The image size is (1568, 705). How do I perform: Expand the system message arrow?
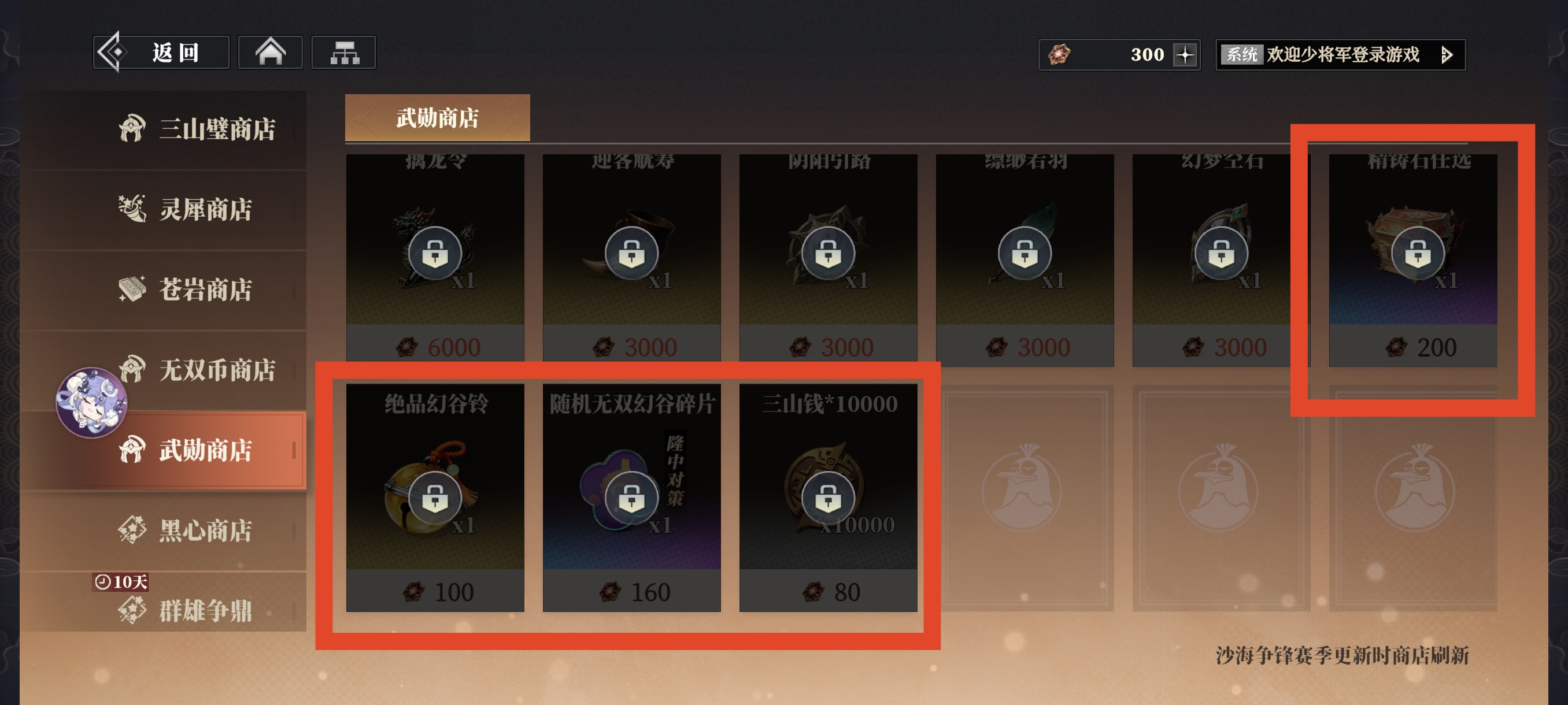1447,55
